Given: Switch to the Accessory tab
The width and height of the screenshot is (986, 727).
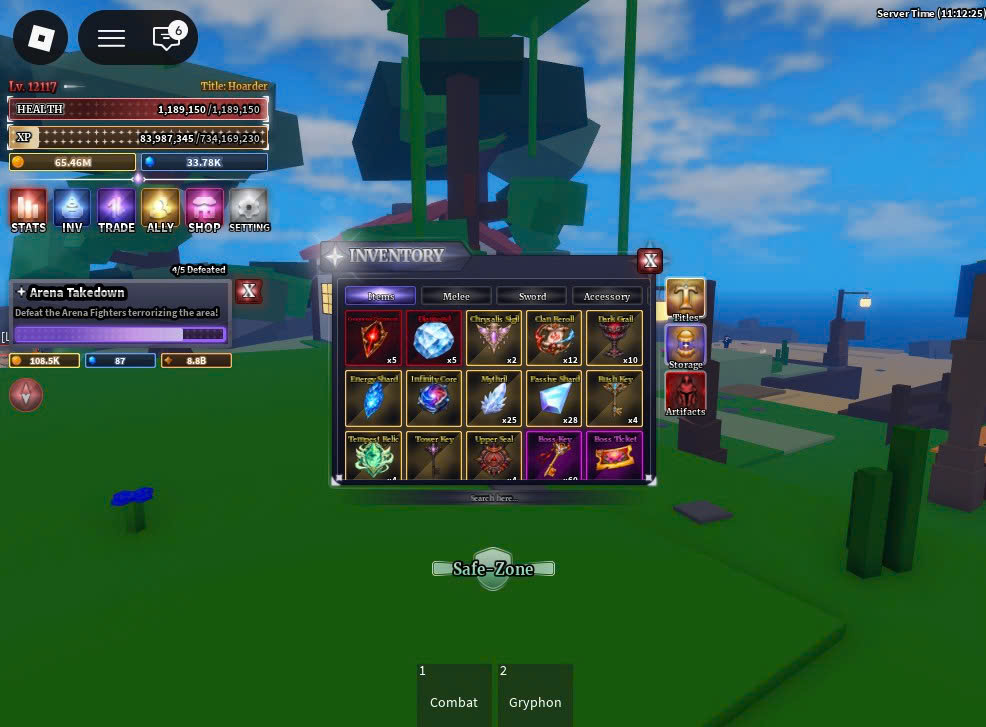Looking at the screenshot, I should (607, 296).
